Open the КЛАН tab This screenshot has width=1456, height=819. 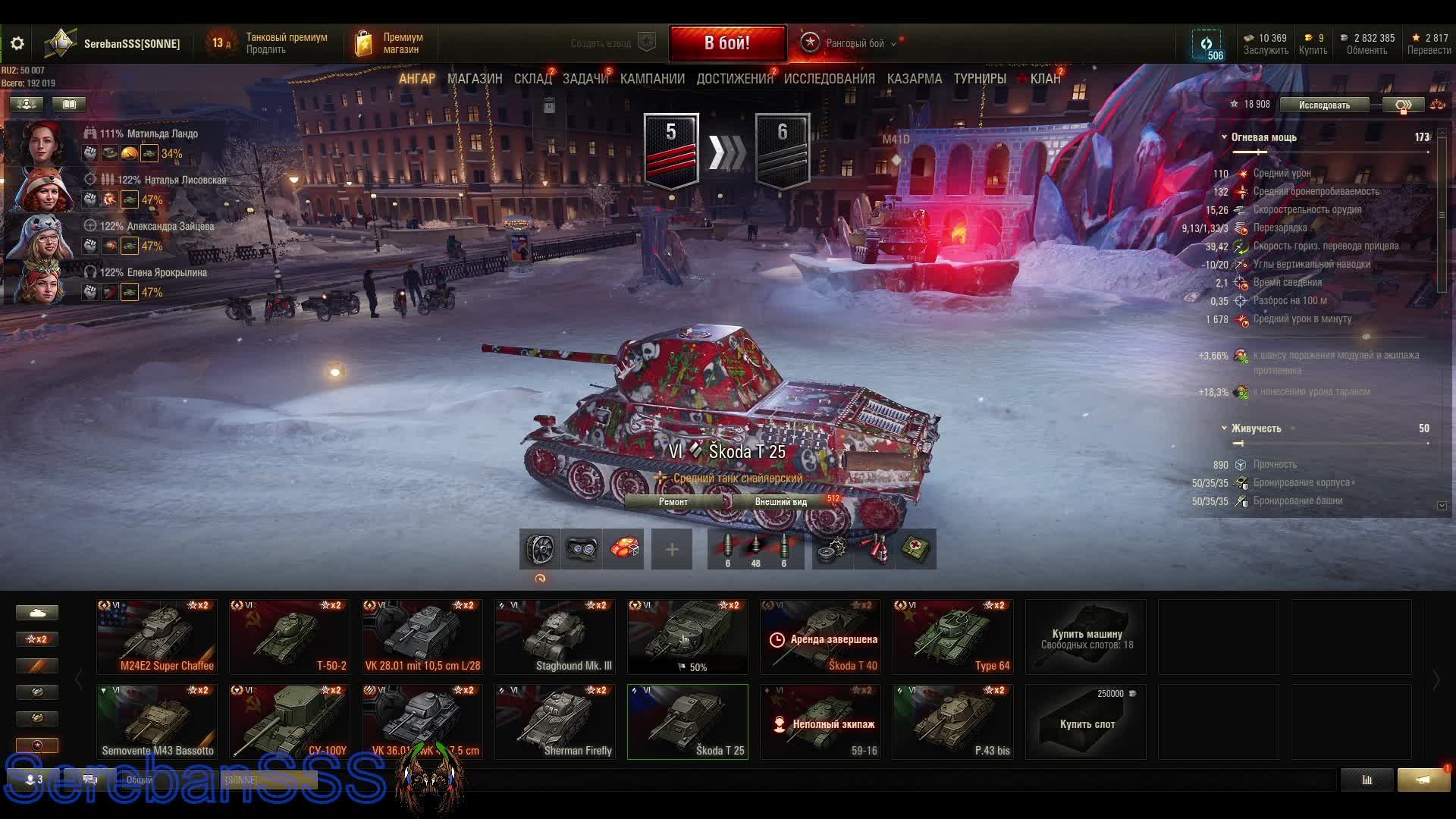coord(1045,79)
